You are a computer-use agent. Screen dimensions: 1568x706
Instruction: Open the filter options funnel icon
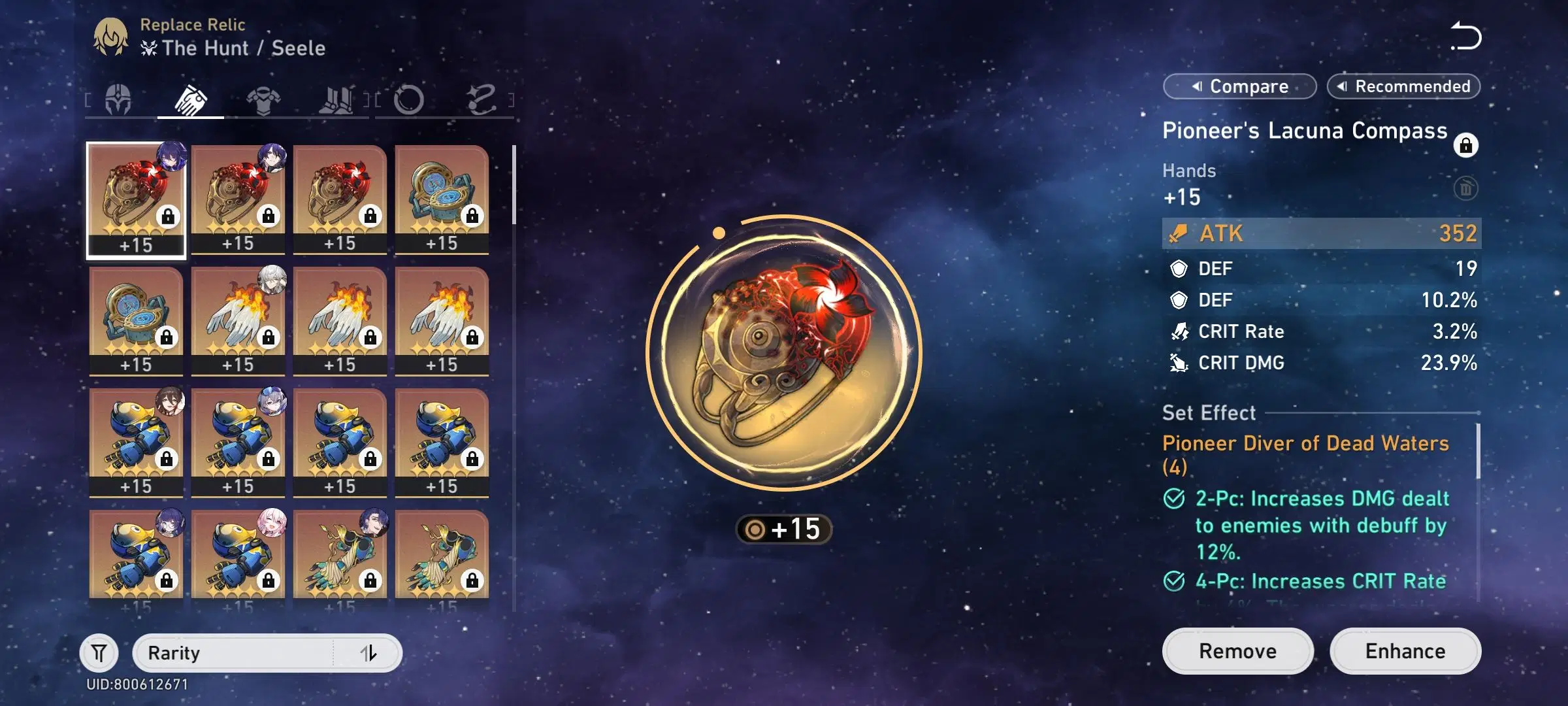pos(99,652)
